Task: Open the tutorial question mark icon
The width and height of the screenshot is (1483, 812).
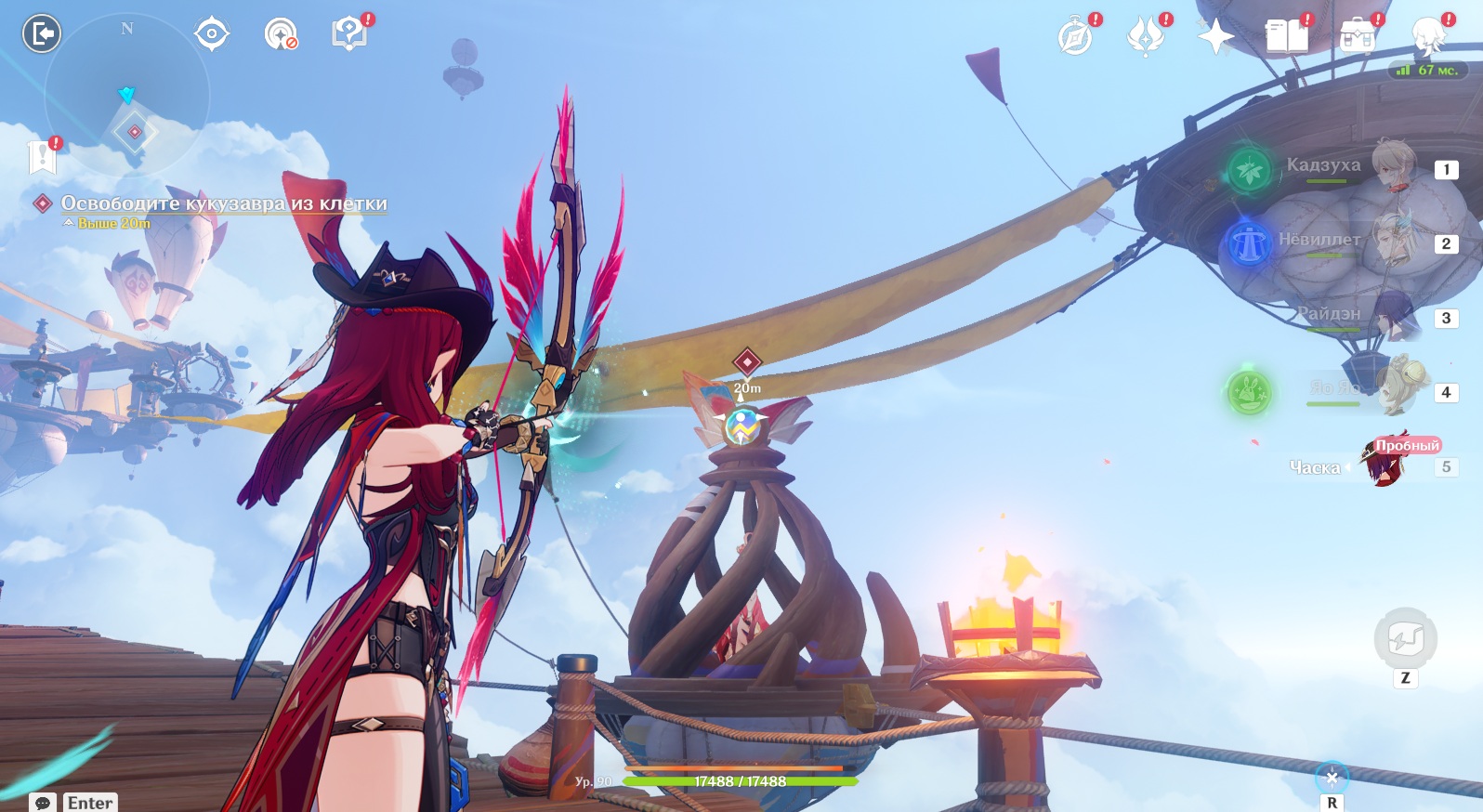Action: click(x=349, y=34)
